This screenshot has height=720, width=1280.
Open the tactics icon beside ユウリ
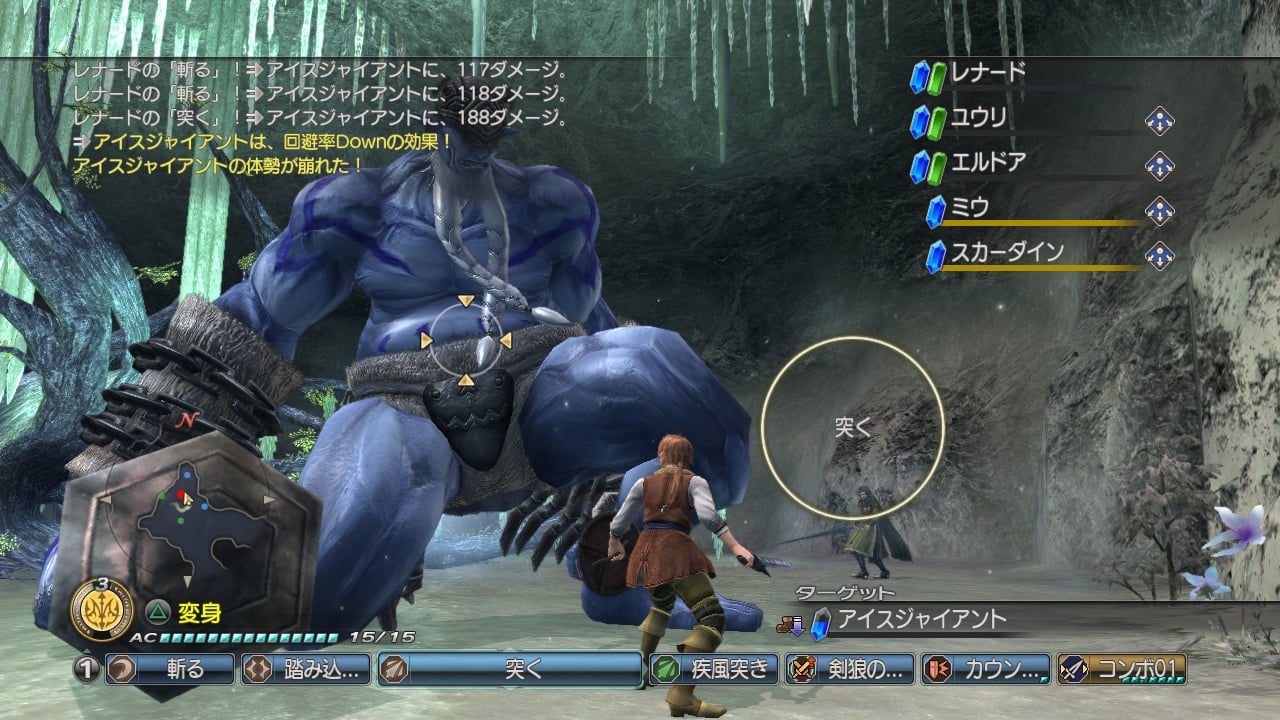click(1159, 121)
